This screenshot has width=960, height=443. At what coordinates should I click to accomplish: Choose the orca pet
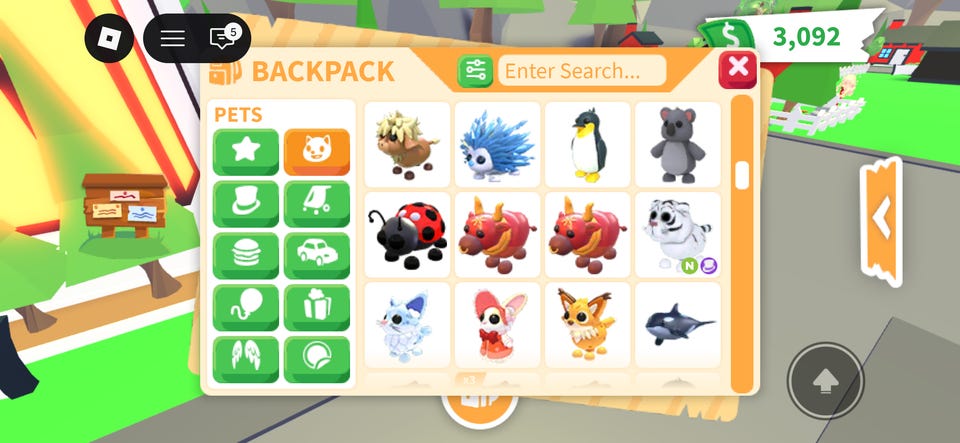(x=677, y=324)
